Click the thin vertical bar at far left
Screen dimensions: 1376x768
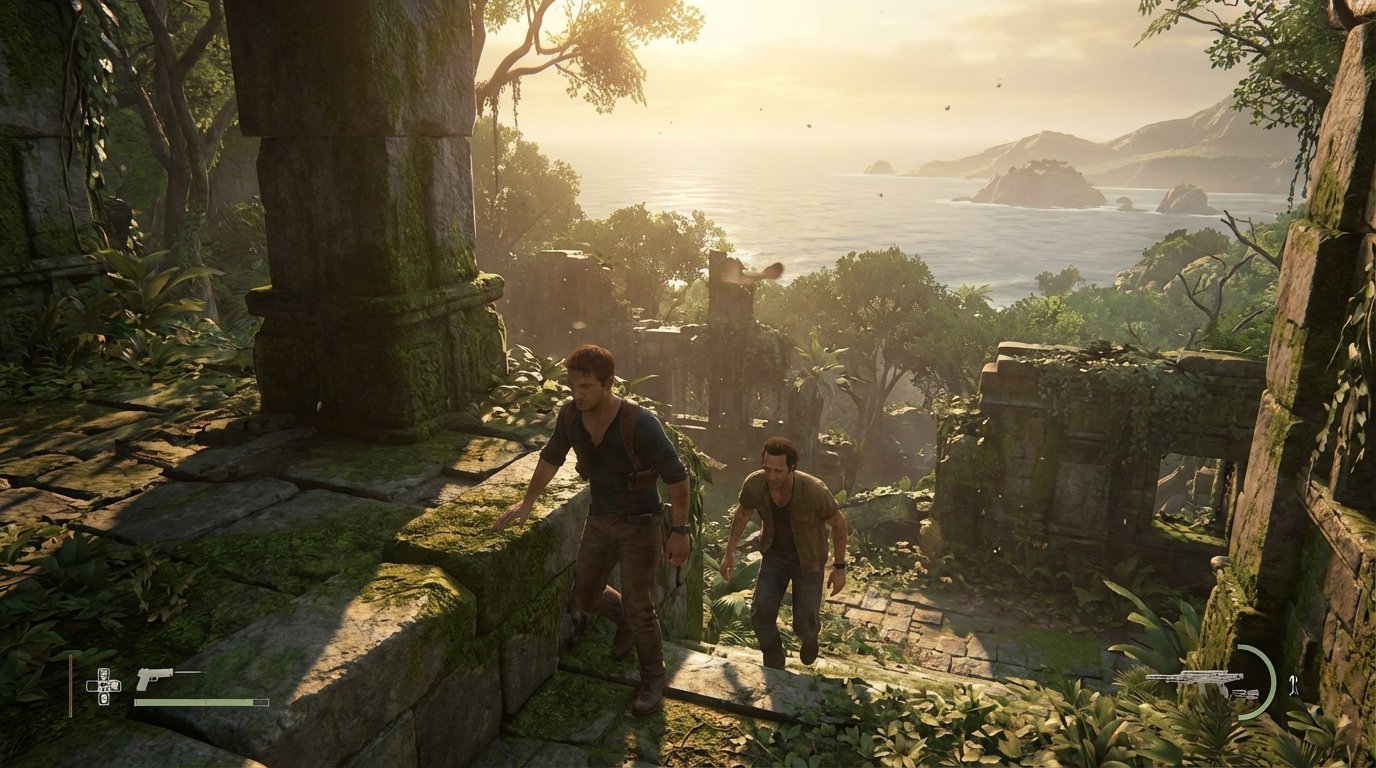coord(70,685)
